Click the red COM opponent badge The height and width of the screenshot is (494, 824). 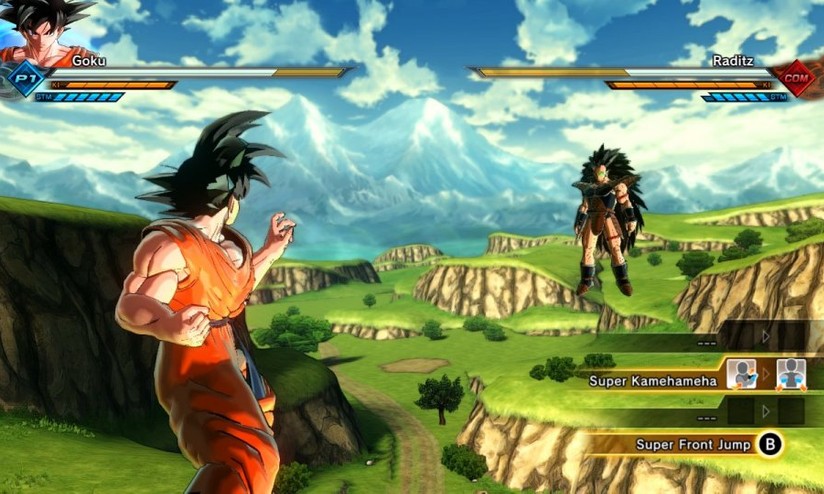tap(797, 78)
